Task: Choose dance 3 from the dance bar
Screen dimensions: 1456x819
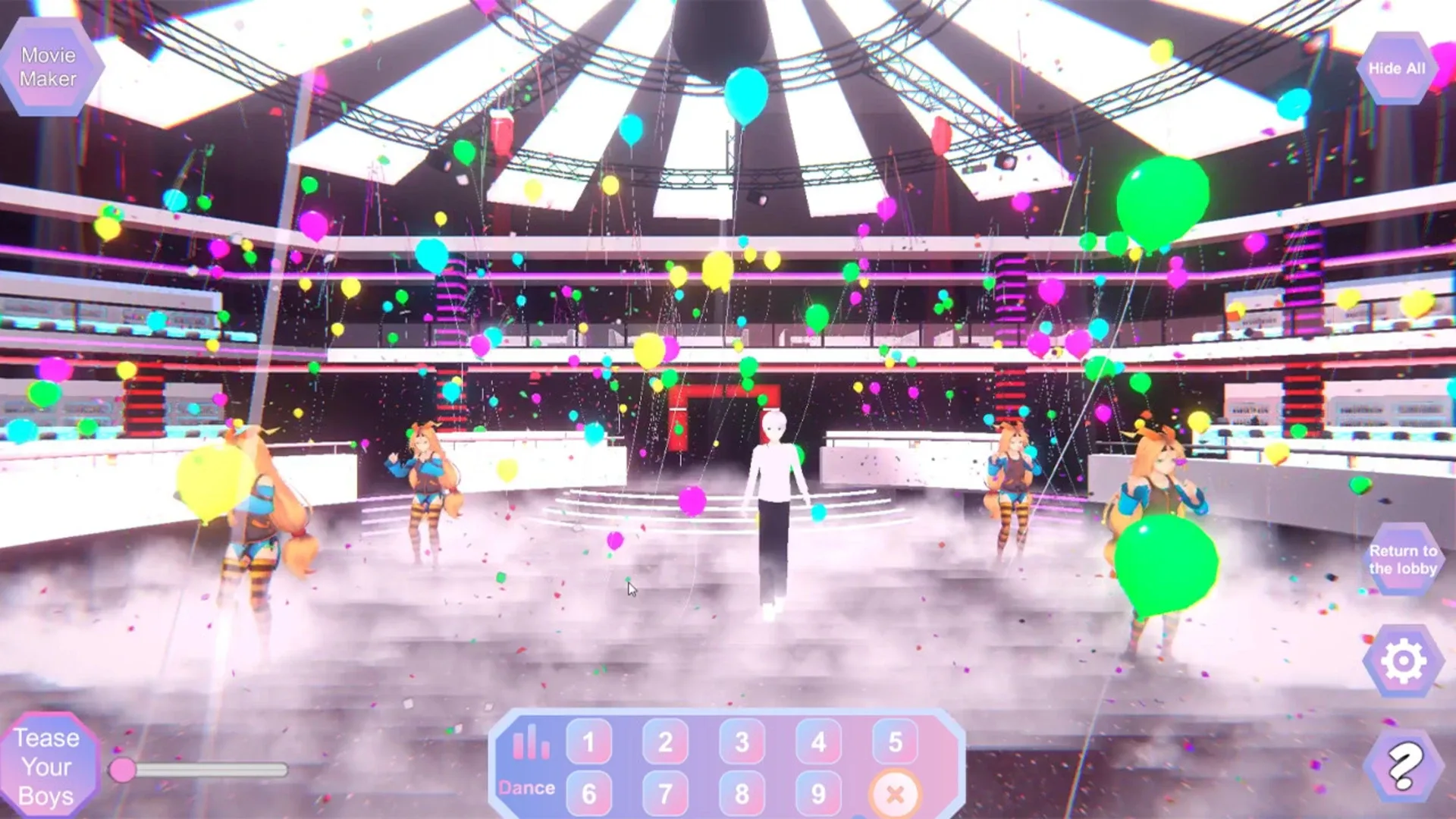Action: (742, 742)
